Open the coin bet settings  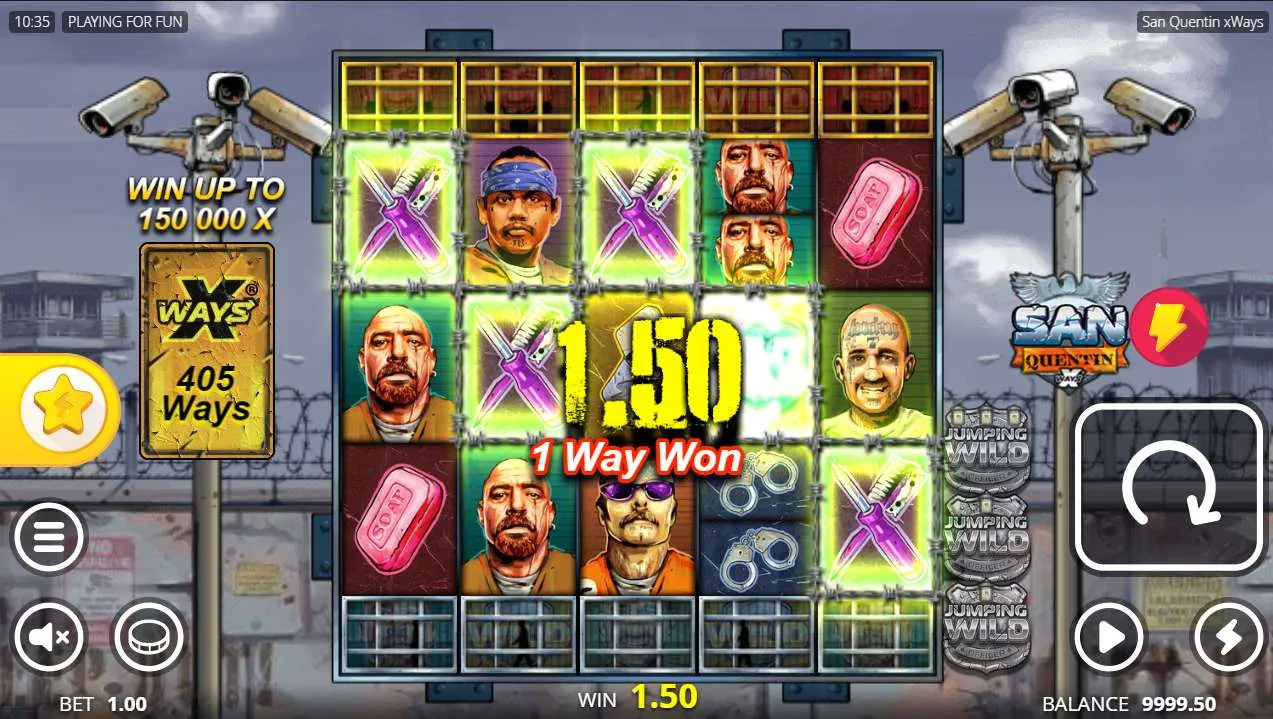tap(148, 636)
